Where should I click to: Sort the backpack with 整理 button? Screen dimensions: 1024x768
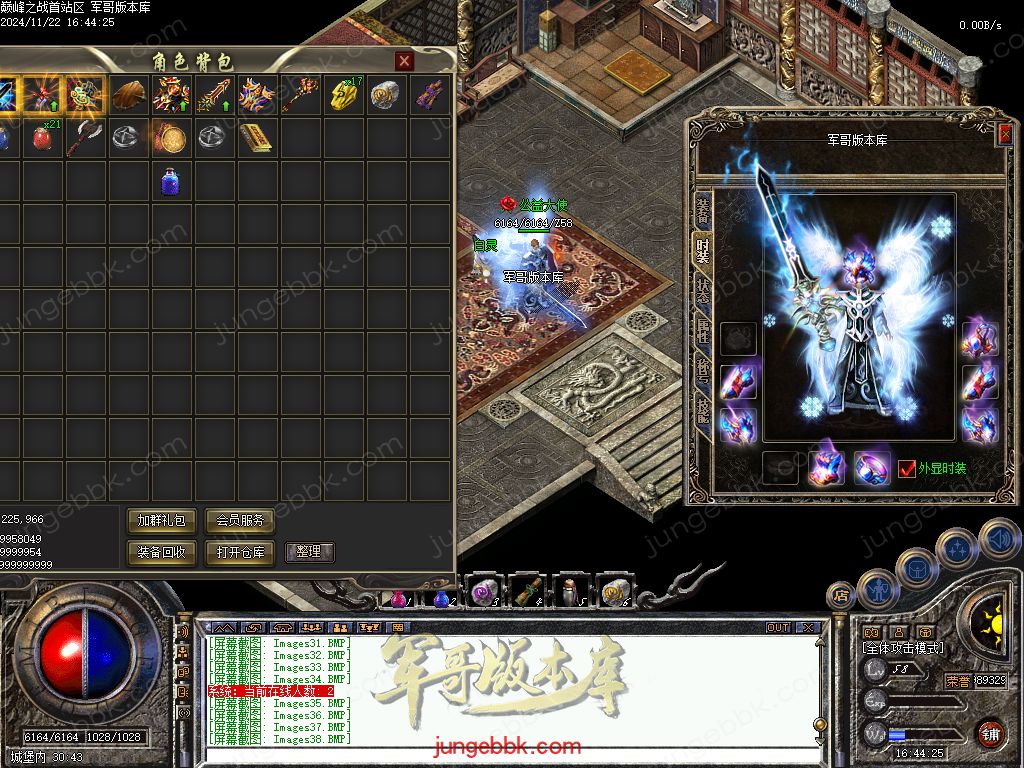coord(309,552)
